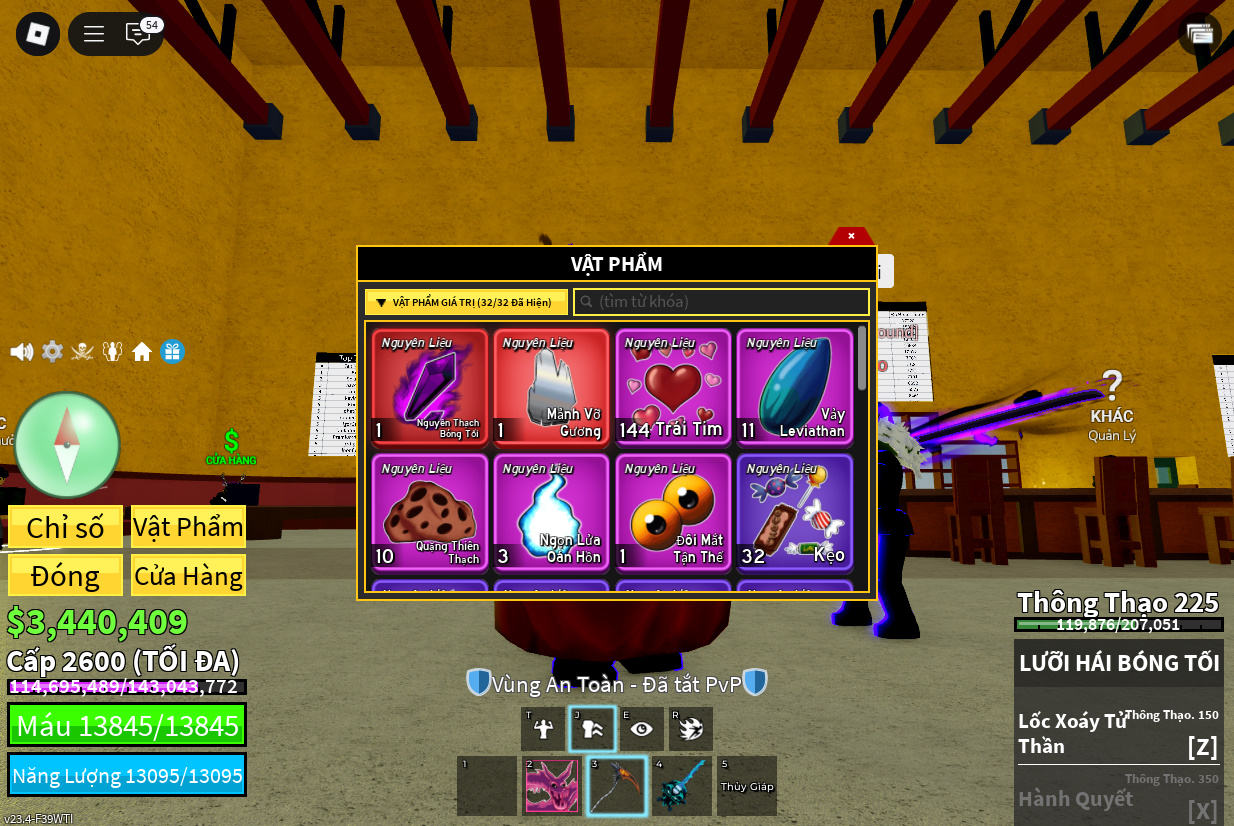Toggle the Vật Phẩm items button

click(188, 527)
